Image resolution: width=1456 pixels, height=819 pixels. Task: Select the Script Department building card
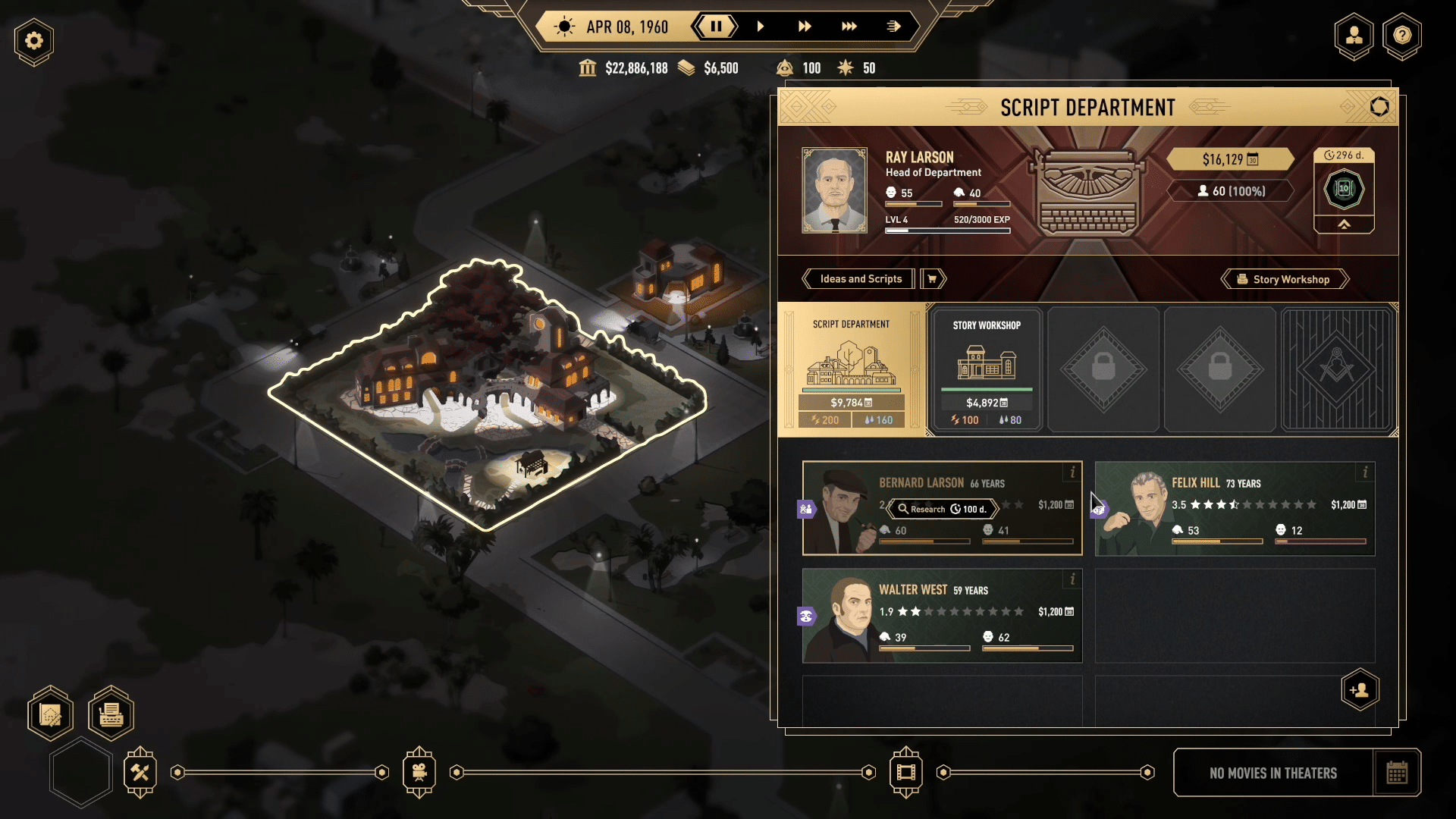tap(851, 369)
